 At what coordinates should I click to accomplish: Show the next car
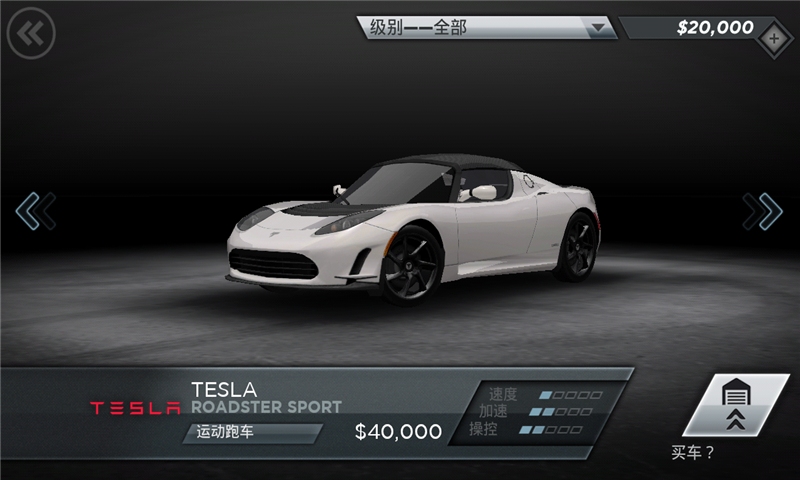[x=763, y=211]
